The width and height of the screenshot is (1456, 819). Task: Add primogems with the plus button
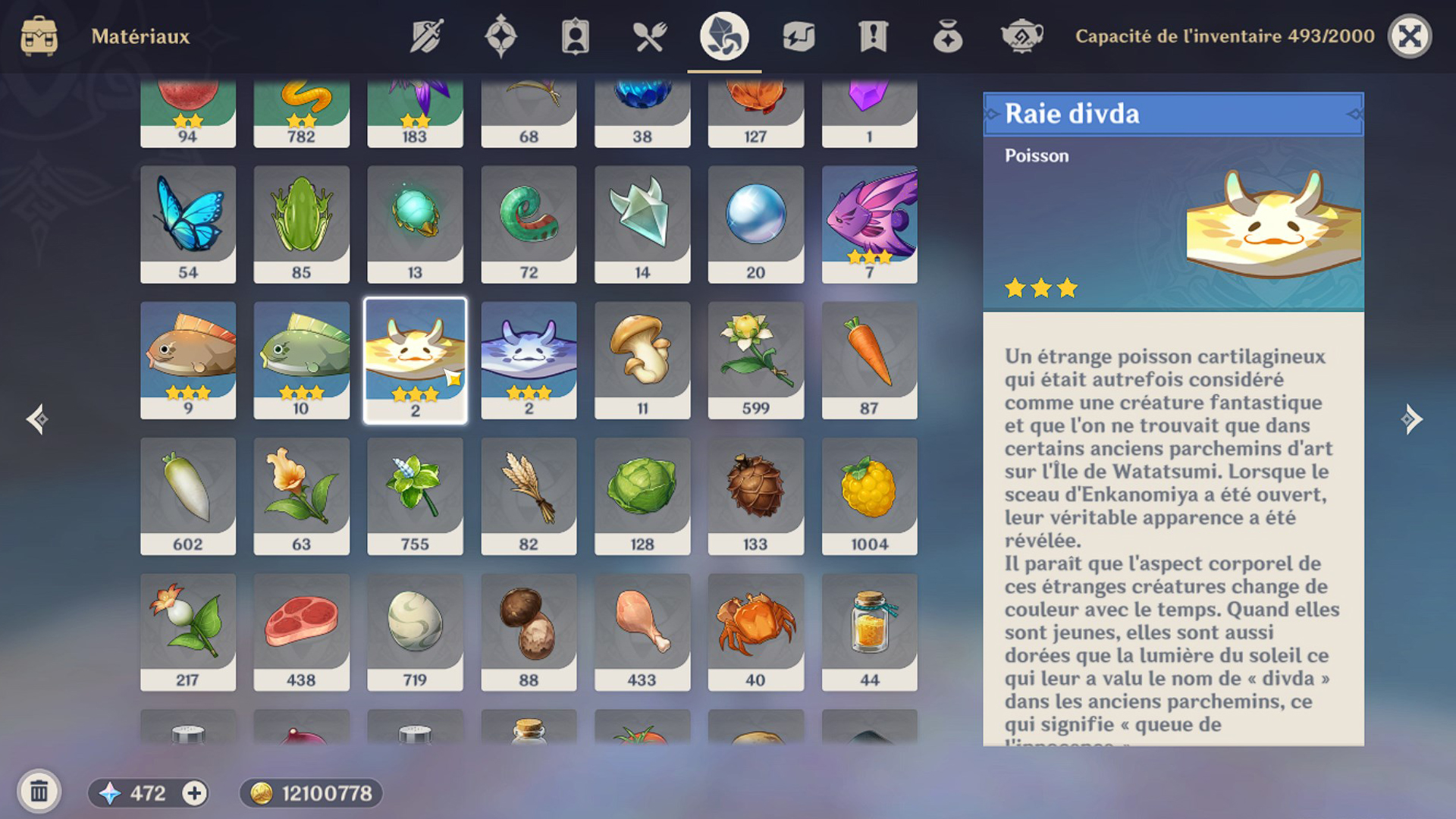point(194,793)
